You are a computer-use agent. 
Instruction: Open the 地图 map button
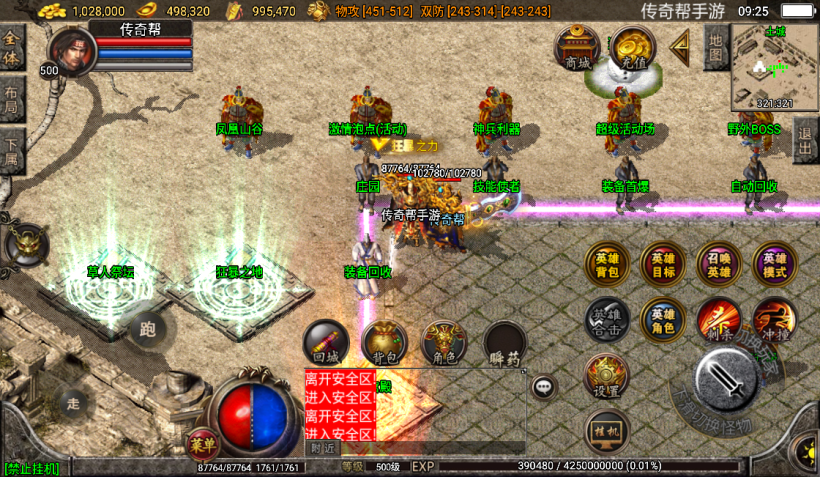715,46
